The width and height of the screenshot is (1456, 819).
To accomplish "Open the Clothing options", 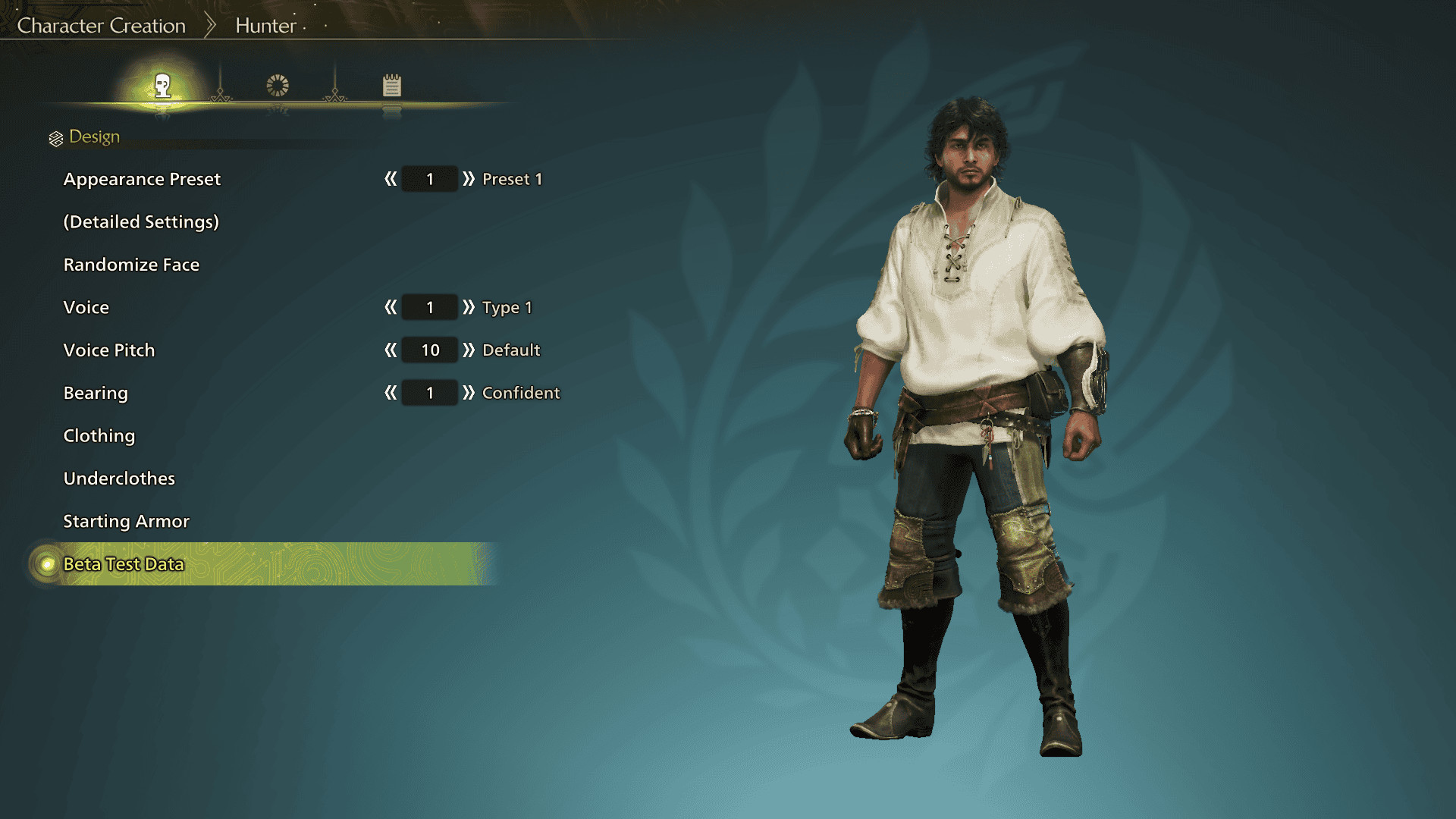I will pyautogui.click(x=99, y=435).
